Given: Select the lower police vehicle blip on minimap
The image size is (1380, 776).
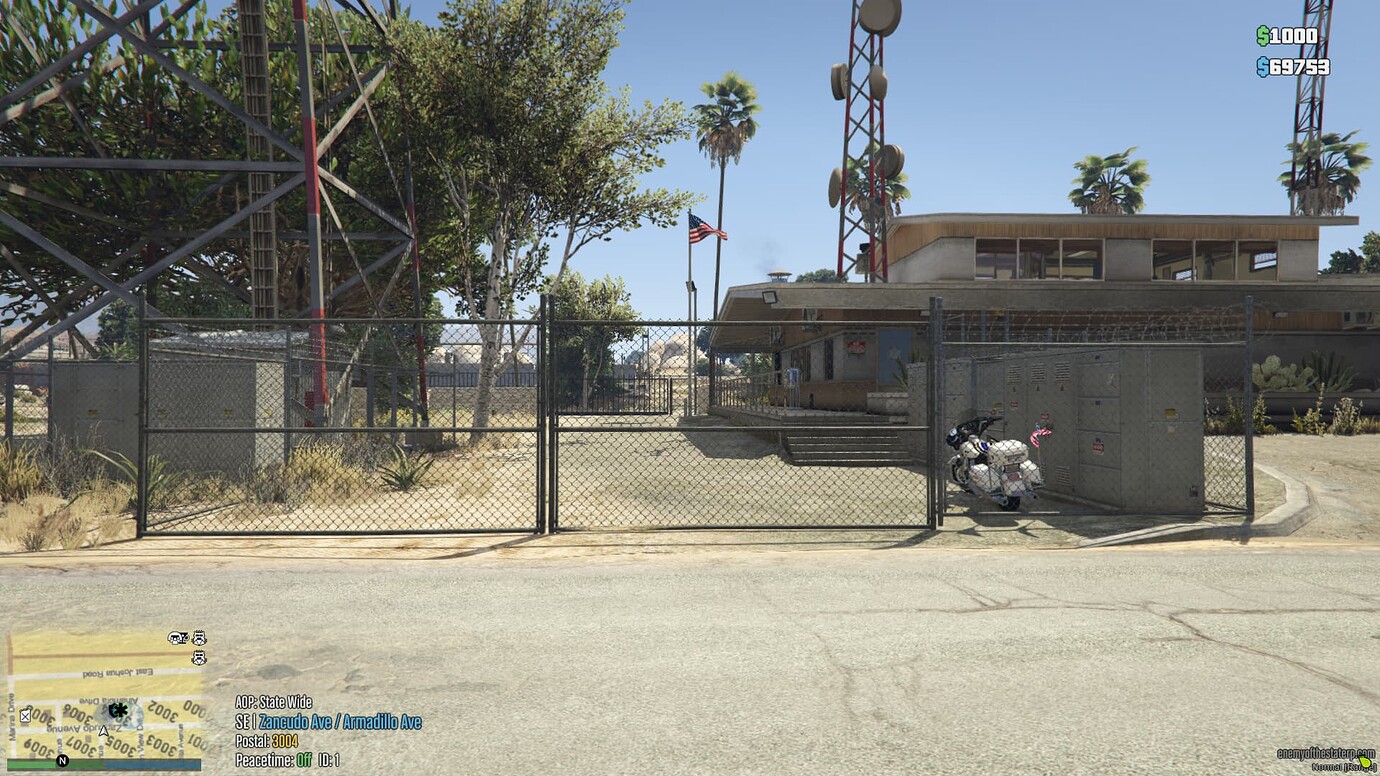Looking at the screenshot, I should 199,658.
